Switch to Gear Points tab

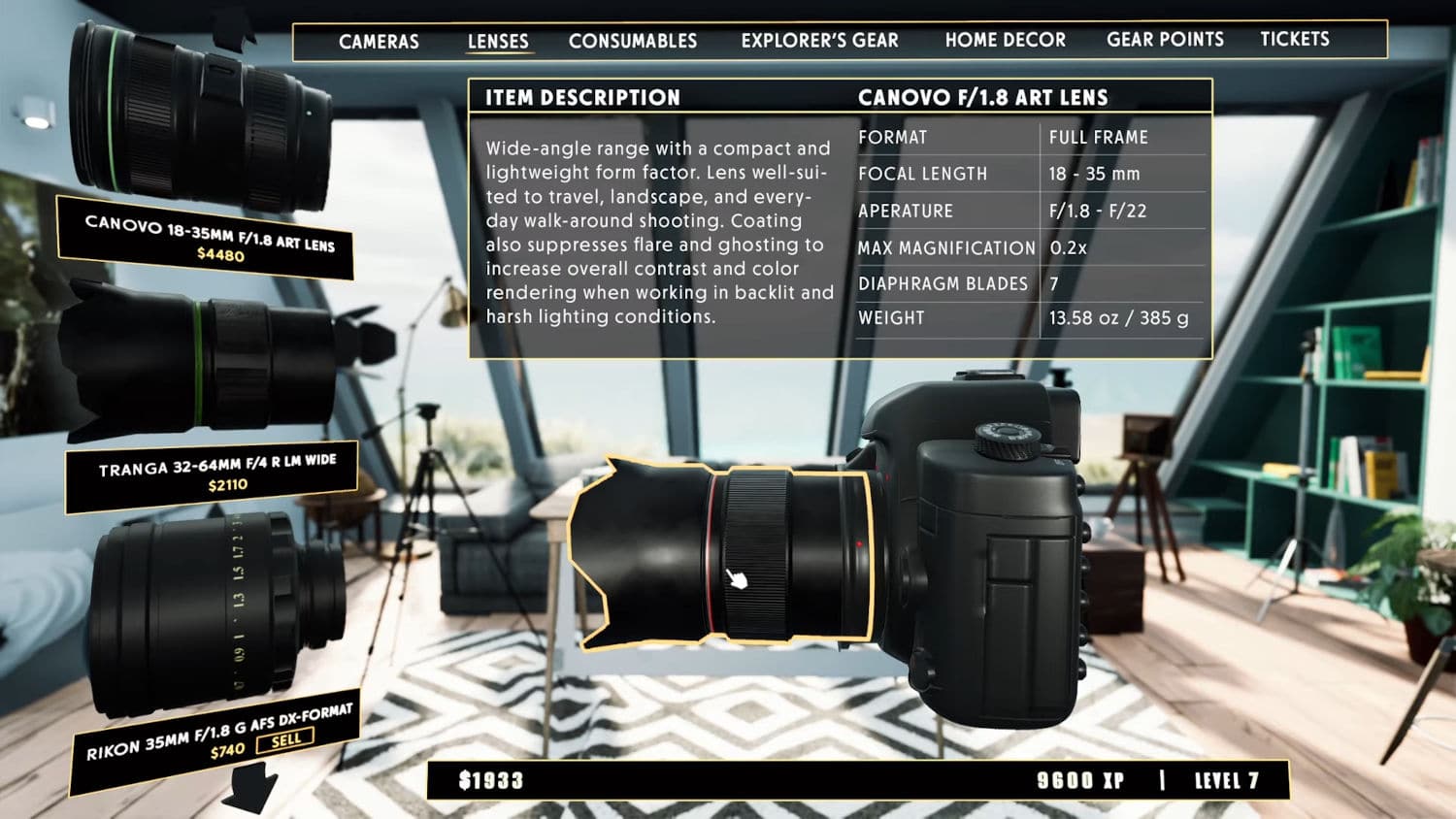pyautogui.click(x=1165, y=40)
